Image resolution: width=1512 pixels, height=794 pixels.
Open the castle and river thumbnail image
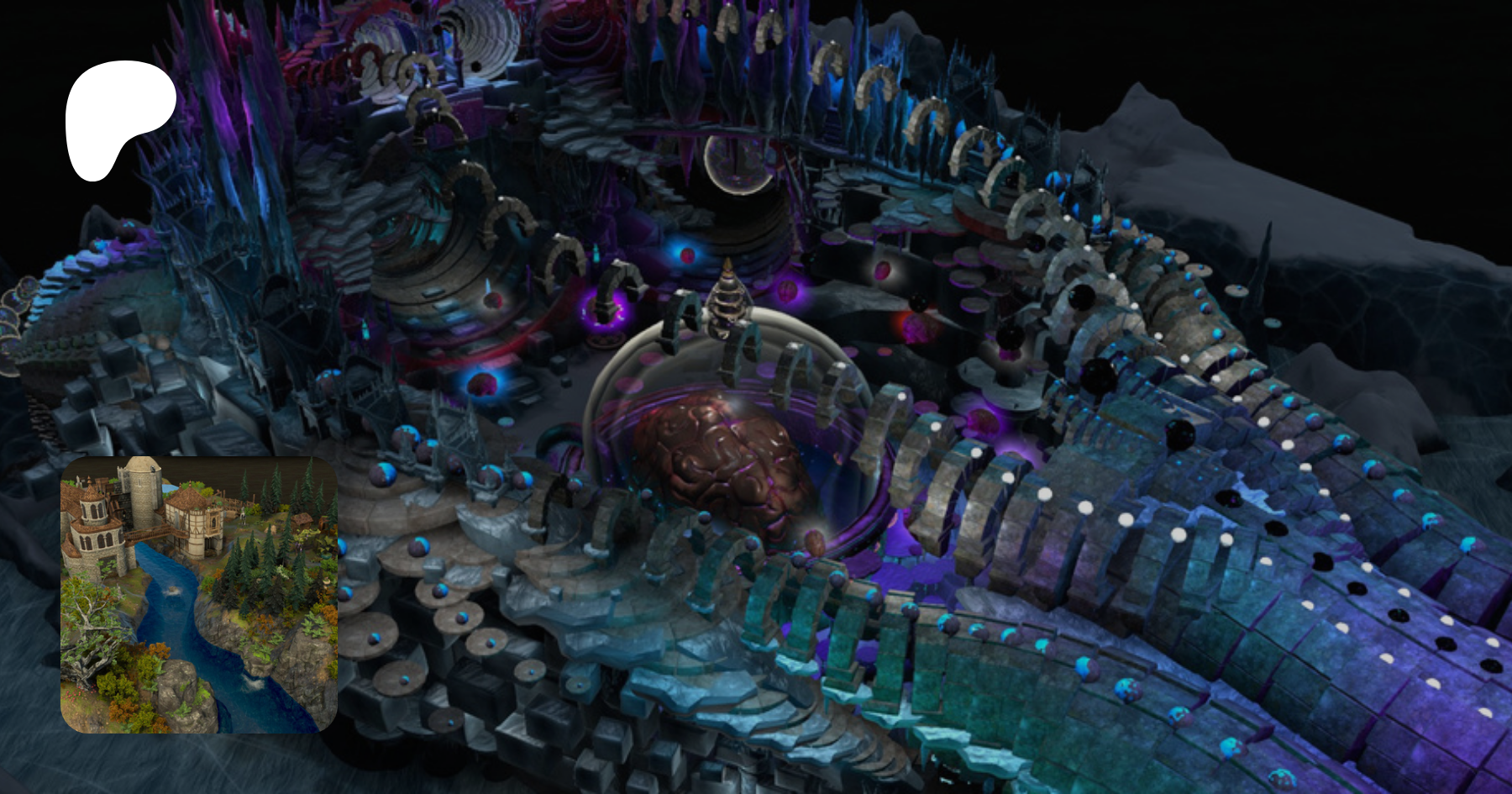(199, 595)
